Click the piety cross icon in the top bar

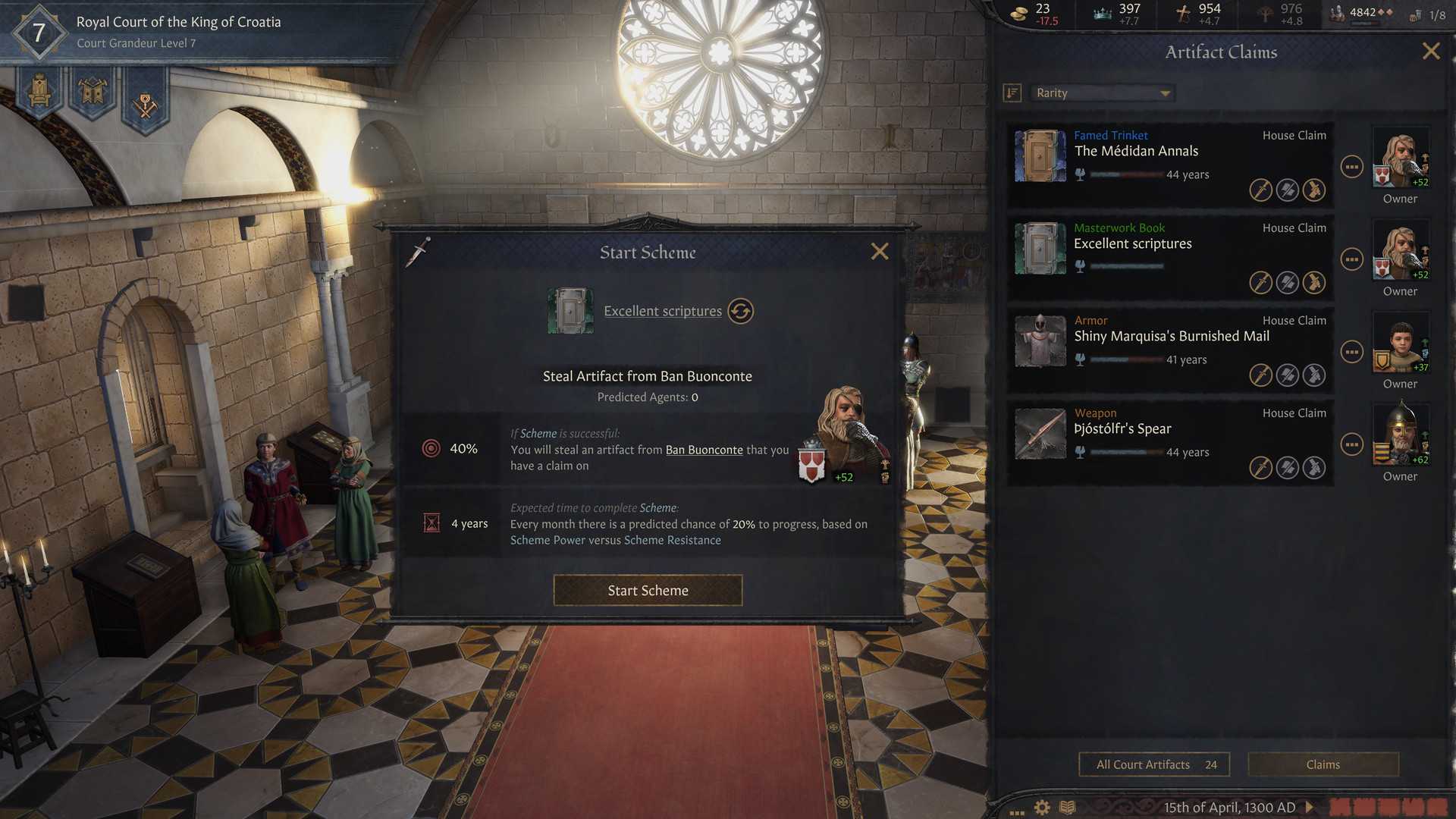(x=1183, y=13)
